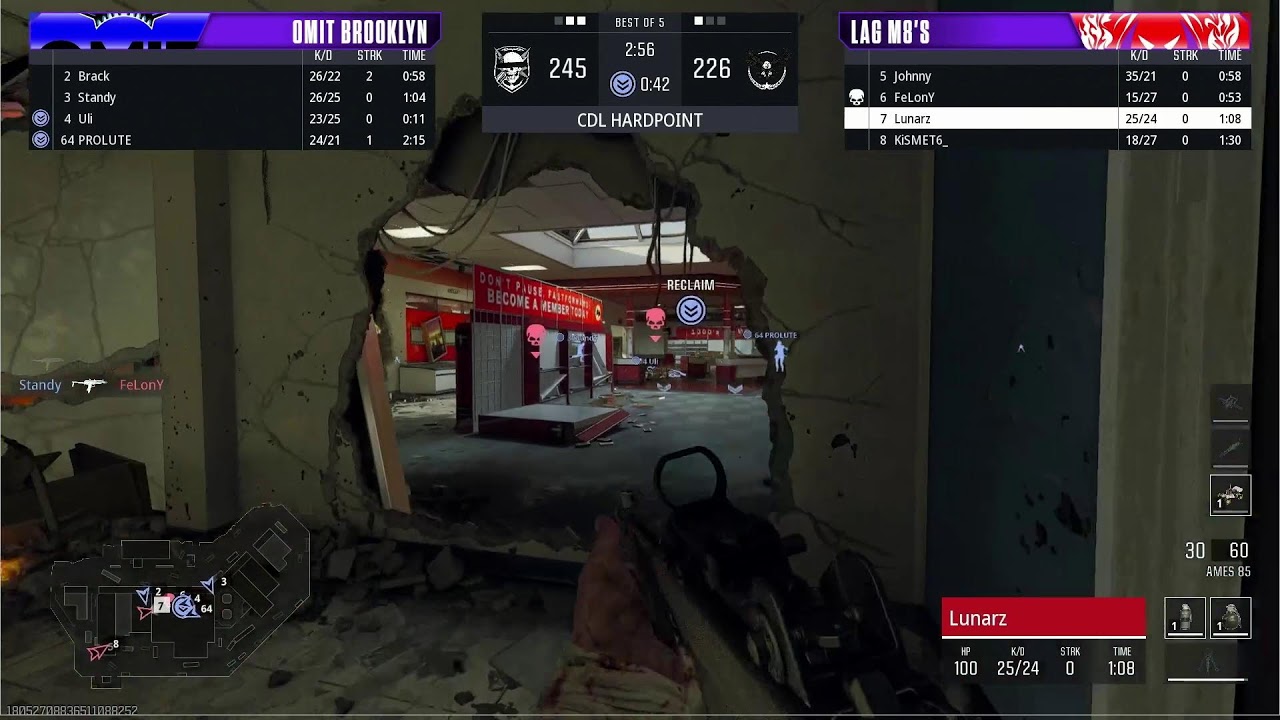This screenshot has width=1280, height=720.
Task: Select Brack's row in the scoreboard
Action: [x=232, y=76]
